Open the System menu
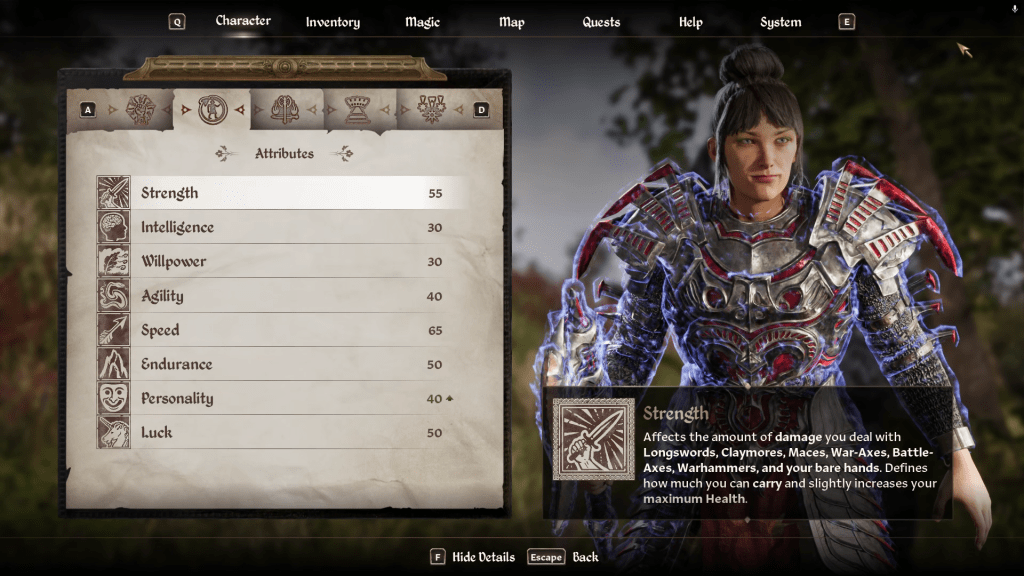This screenshot has width=1024, height=576. 780,22
